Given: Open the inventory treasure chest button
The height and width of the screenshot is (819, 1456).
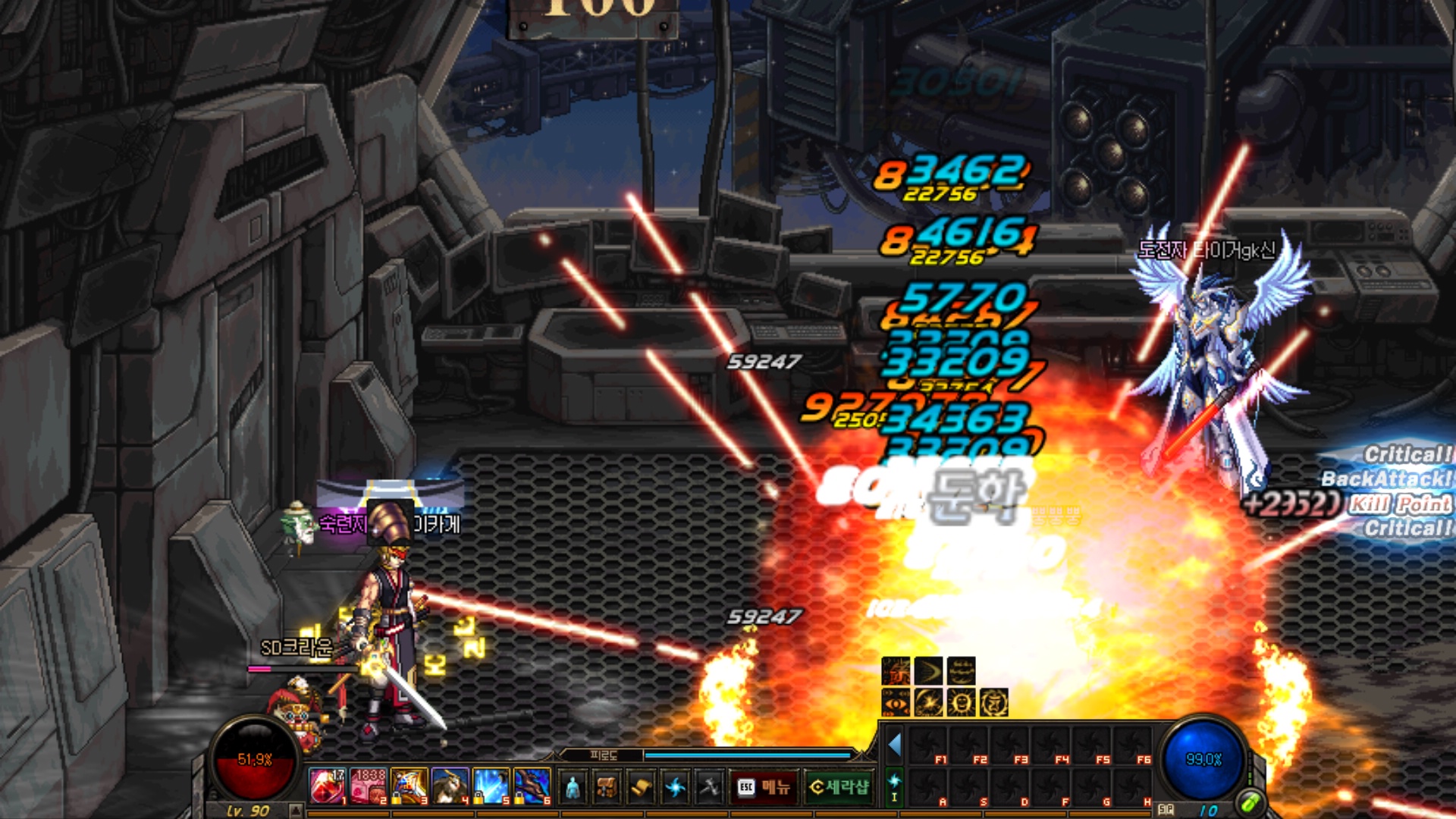Looking at the screenshot, I should (607, 788).
